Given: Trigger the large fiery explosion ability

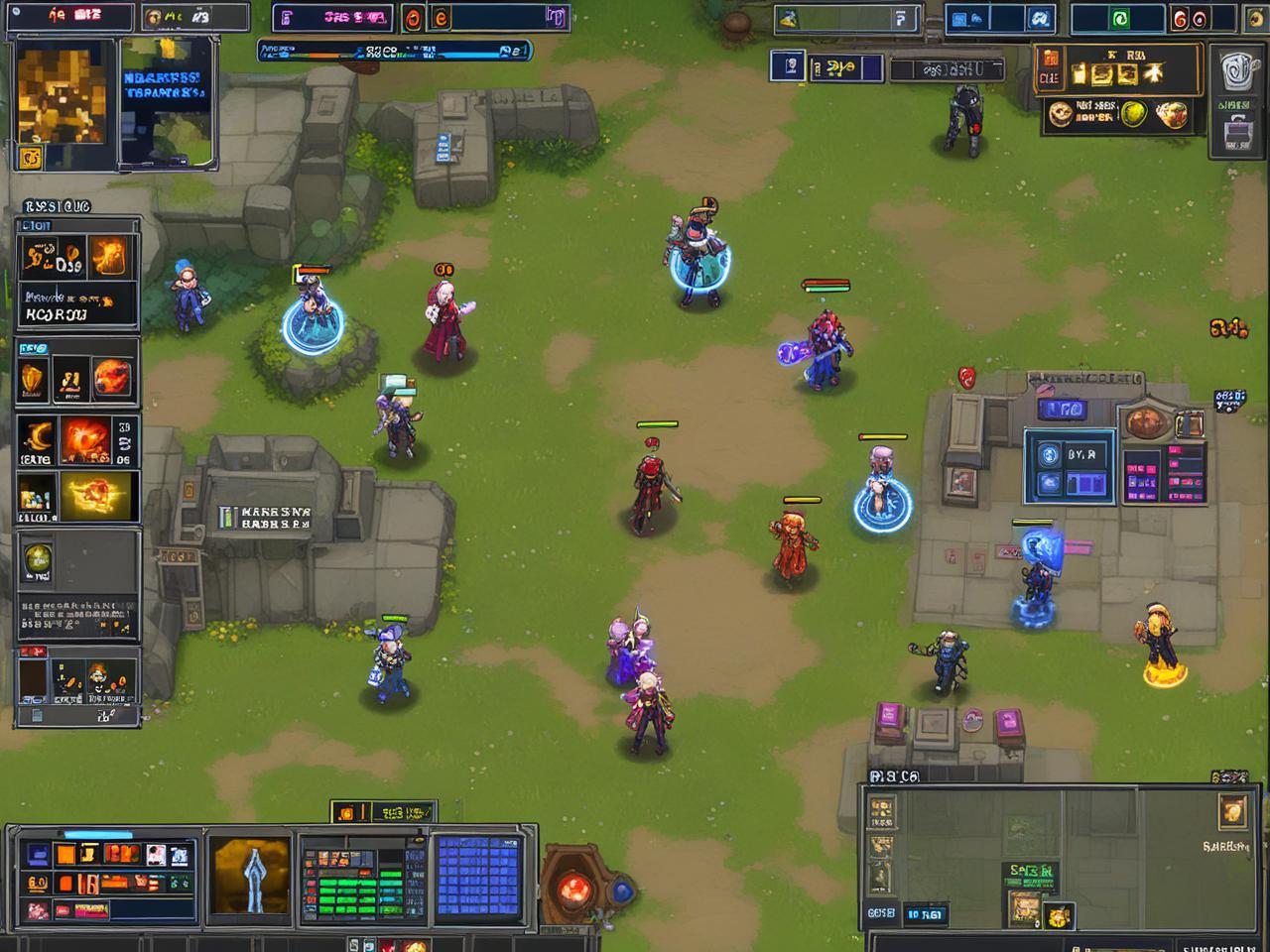Looking at the screenshot, I should (85, 439).
